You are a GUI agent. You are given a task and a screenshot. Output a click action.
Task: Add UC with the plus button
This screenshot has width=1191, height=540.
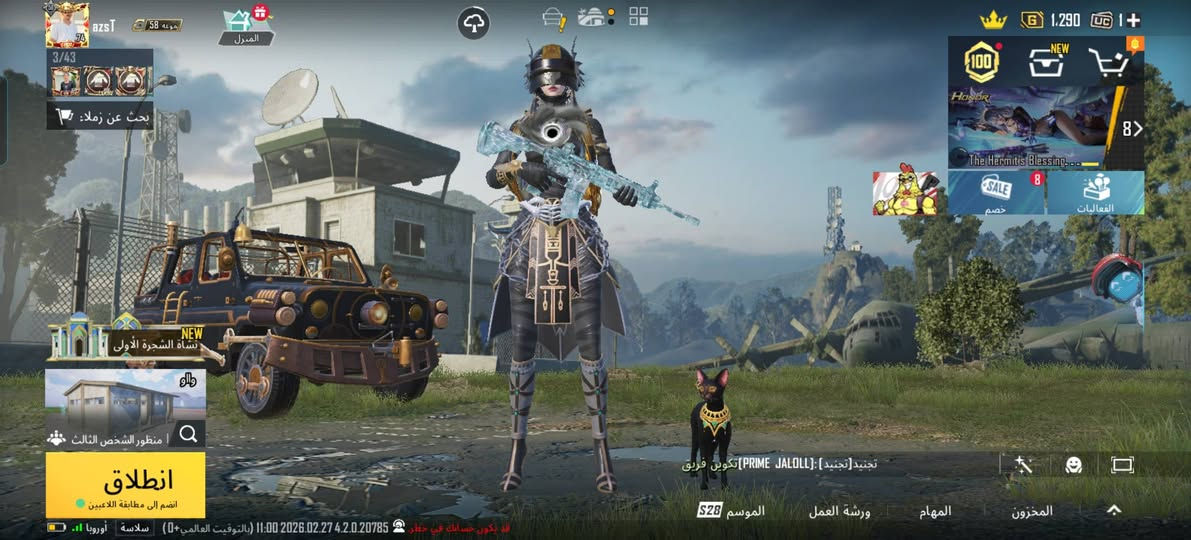[x=1133, y=20]
